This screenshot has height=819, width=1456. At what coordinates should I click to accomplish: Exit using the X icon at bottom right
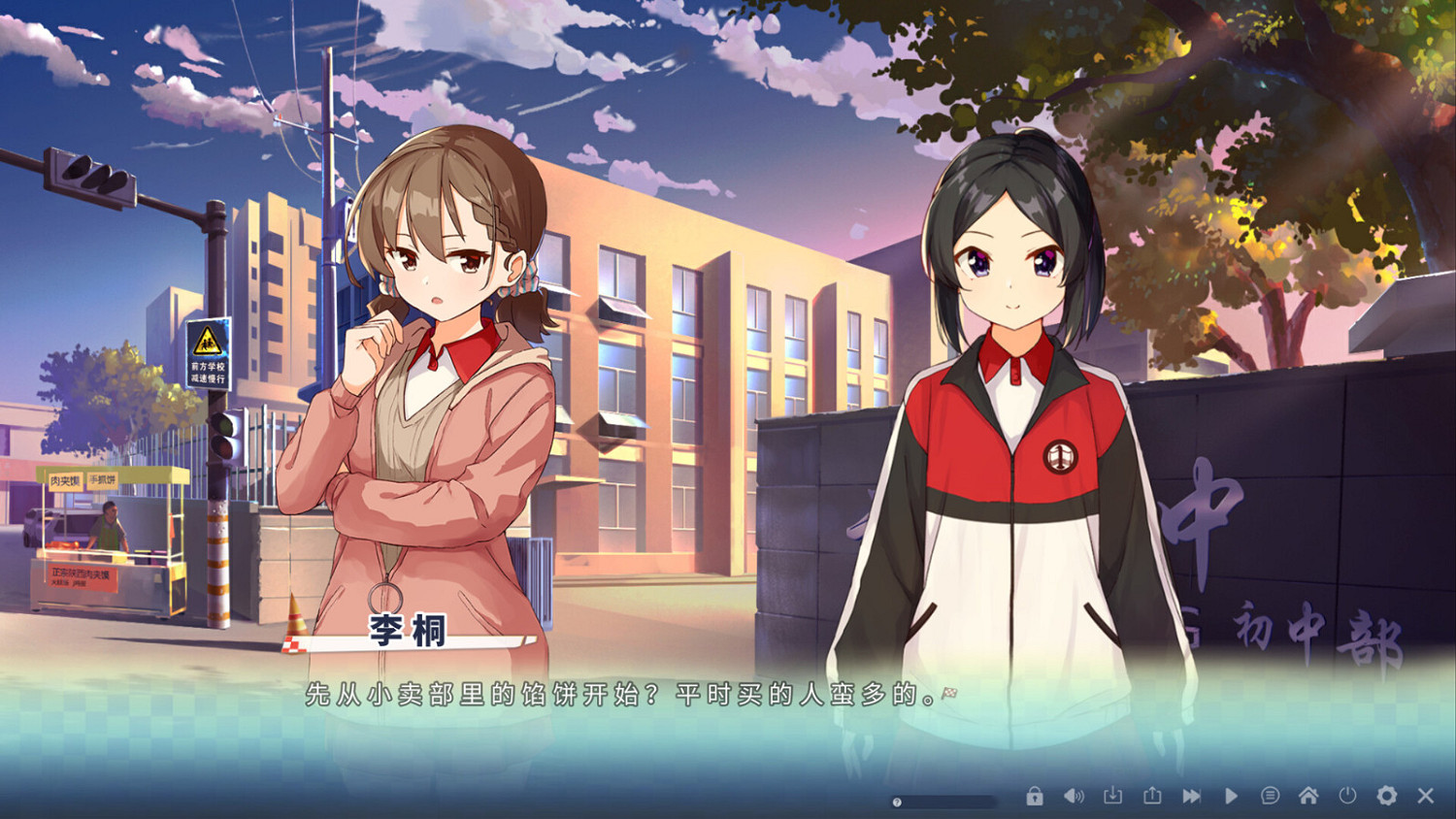coord(1425,794)
